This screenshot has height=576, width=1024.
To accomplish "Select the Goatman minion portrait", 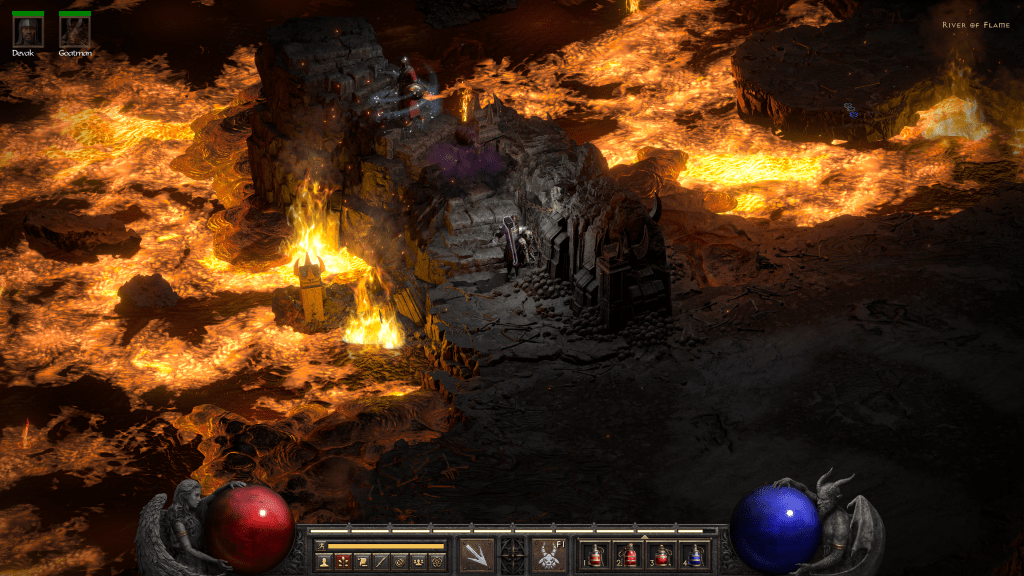I will click(x=74, y=33).
